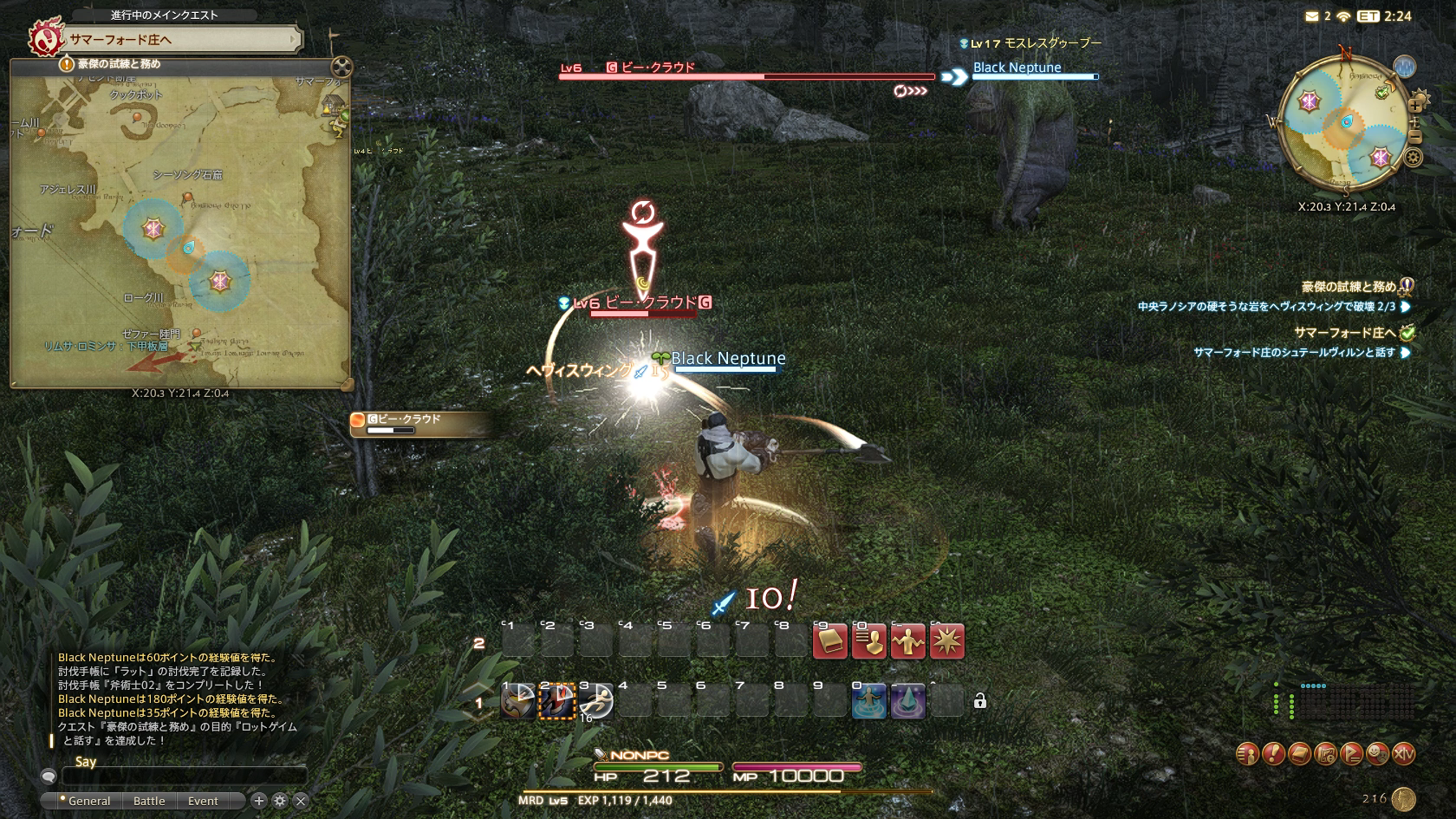
Task: Zoom out the minimap with the minus button
Action: [1415, 137]
